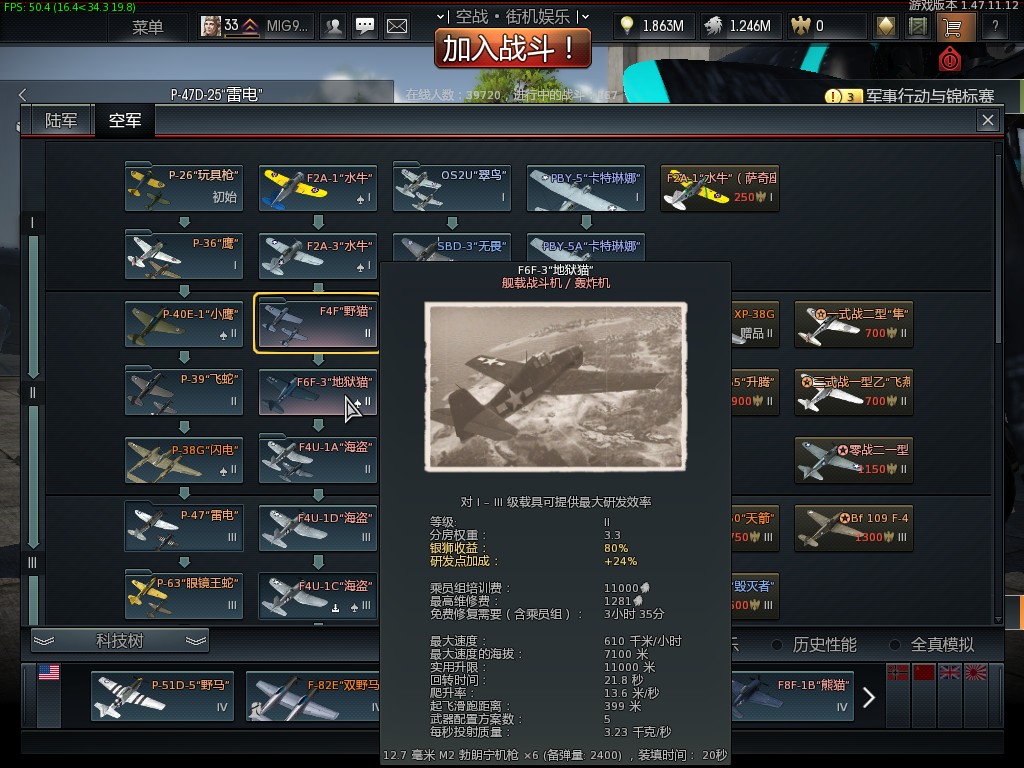Select the P-38G 闪电 aircraft

[184, 459]
